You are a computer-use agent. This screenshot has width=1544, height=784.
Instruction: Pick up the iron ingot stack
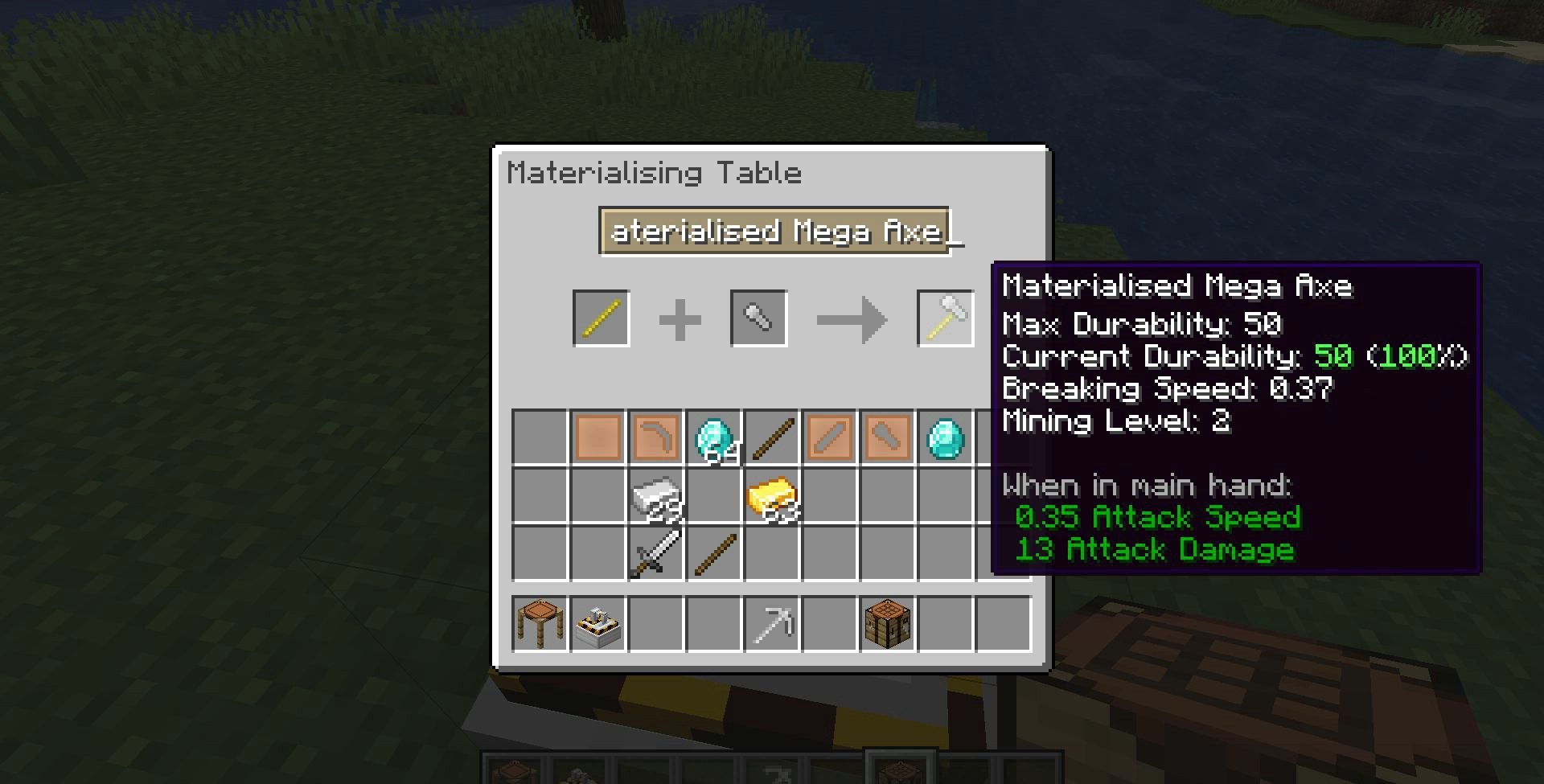[656, 496]
